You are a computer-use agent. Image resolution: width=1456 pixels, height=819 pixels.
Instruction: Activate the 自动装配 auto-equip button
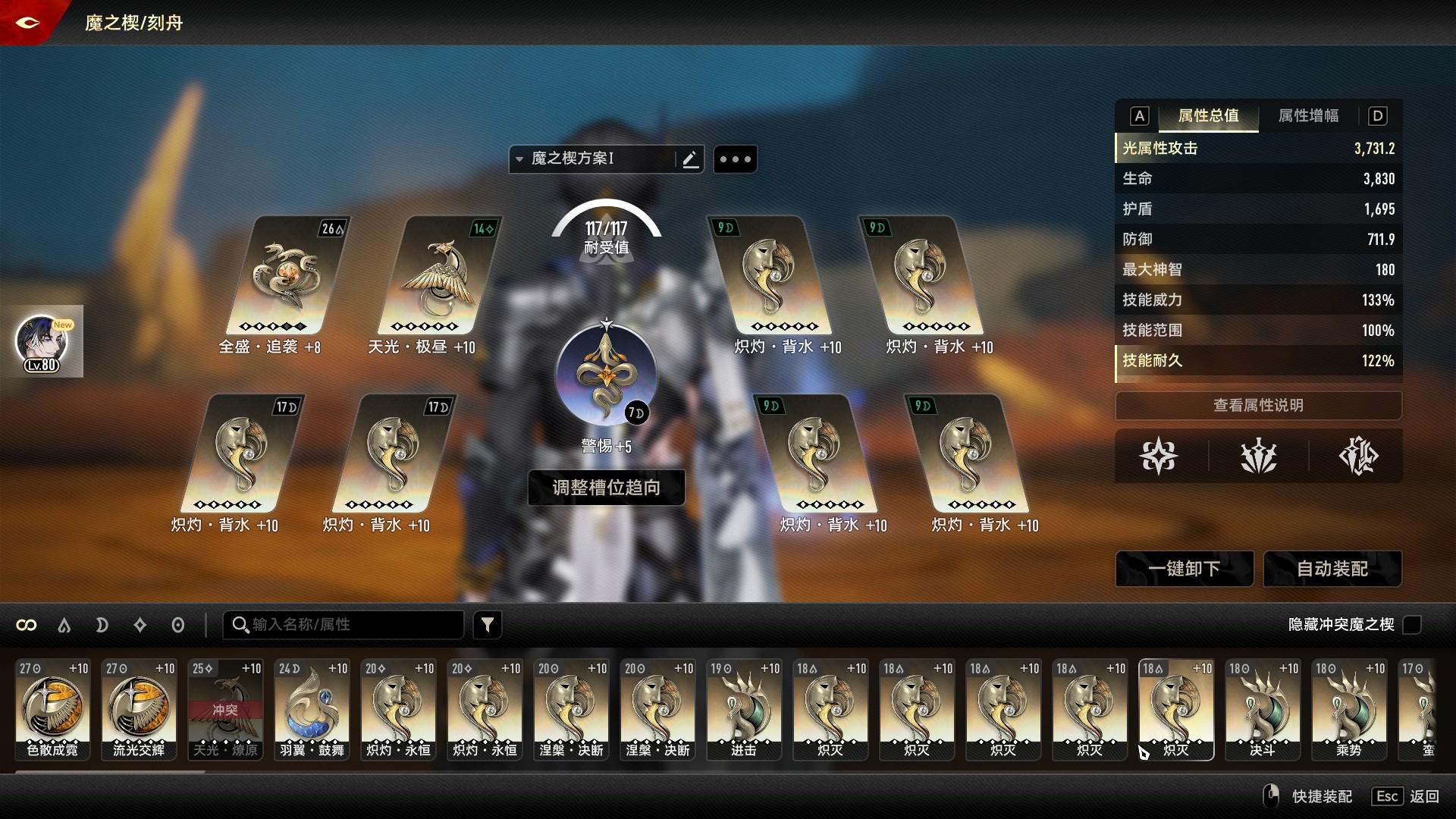(x=1332, y=569)
